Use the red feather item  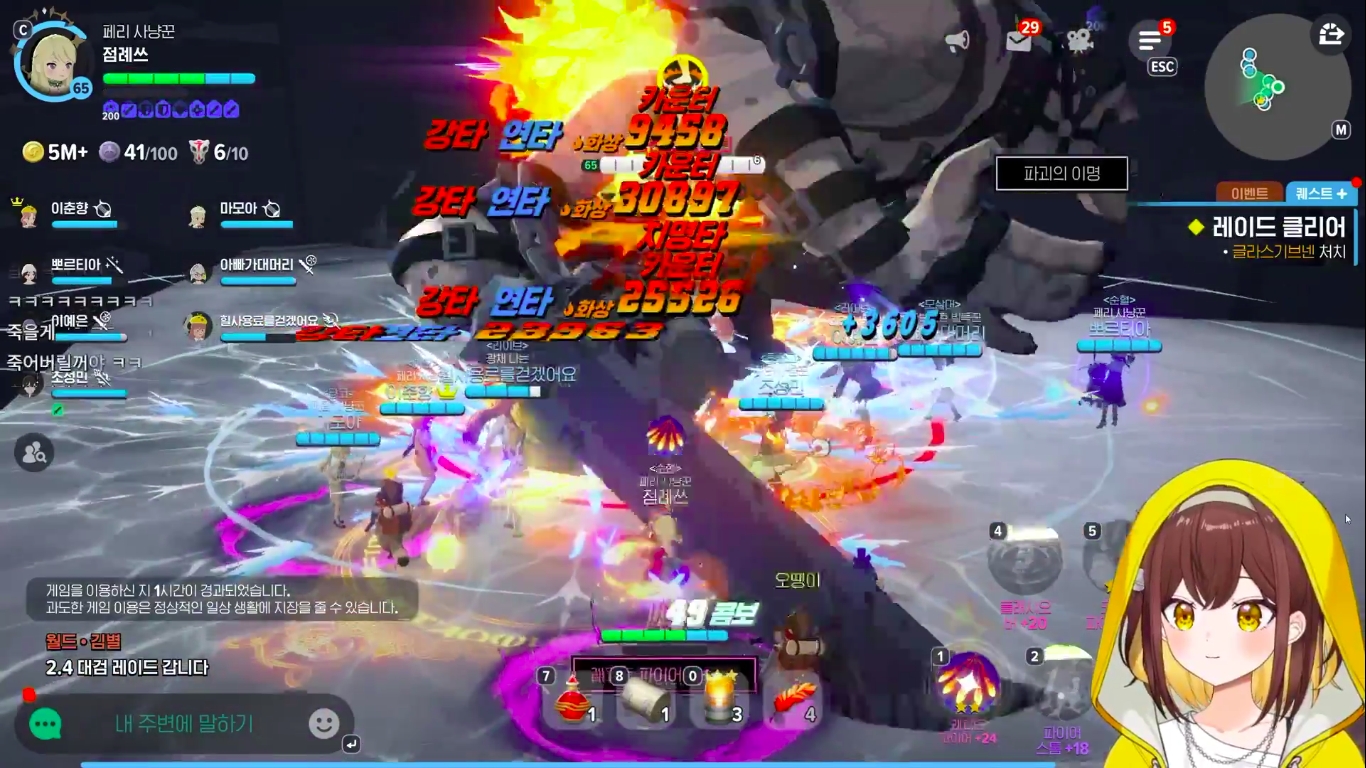pos(795,700)
